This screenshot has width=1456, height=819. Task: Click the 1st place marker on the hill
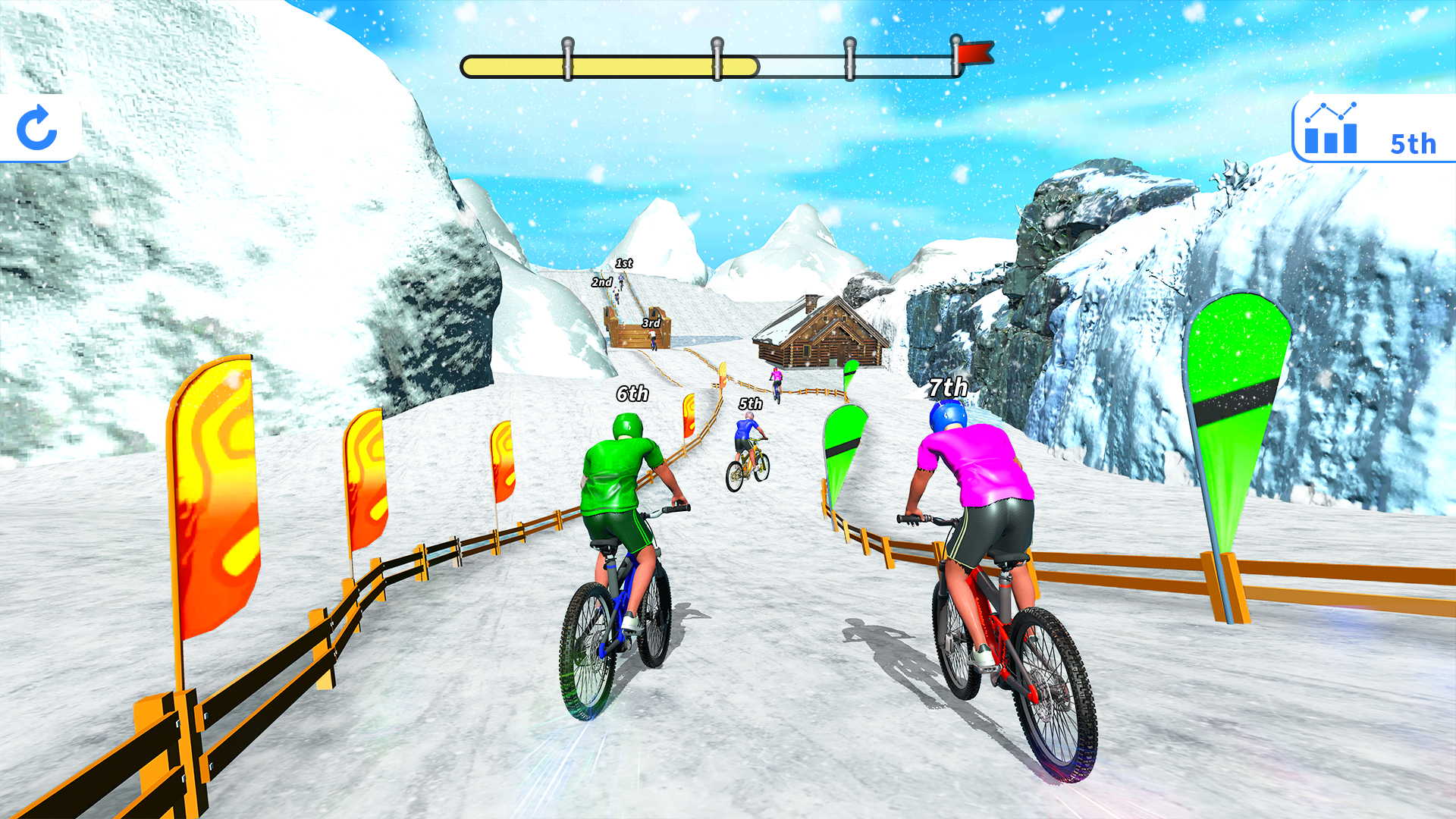coord(623,263)
